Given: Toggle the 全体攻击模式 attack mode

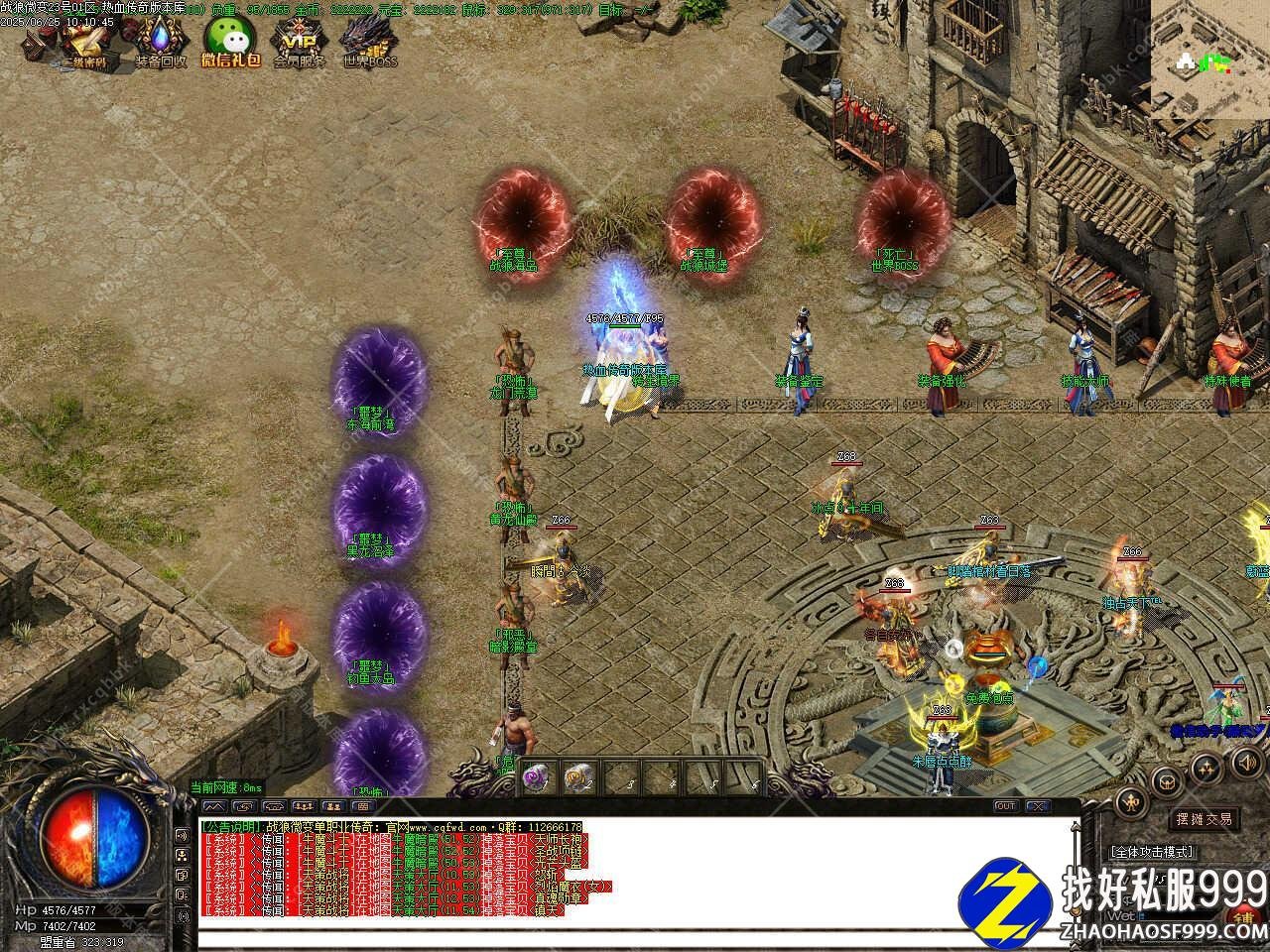Looking at the screenshot, I should click(x=1152, y=851).
